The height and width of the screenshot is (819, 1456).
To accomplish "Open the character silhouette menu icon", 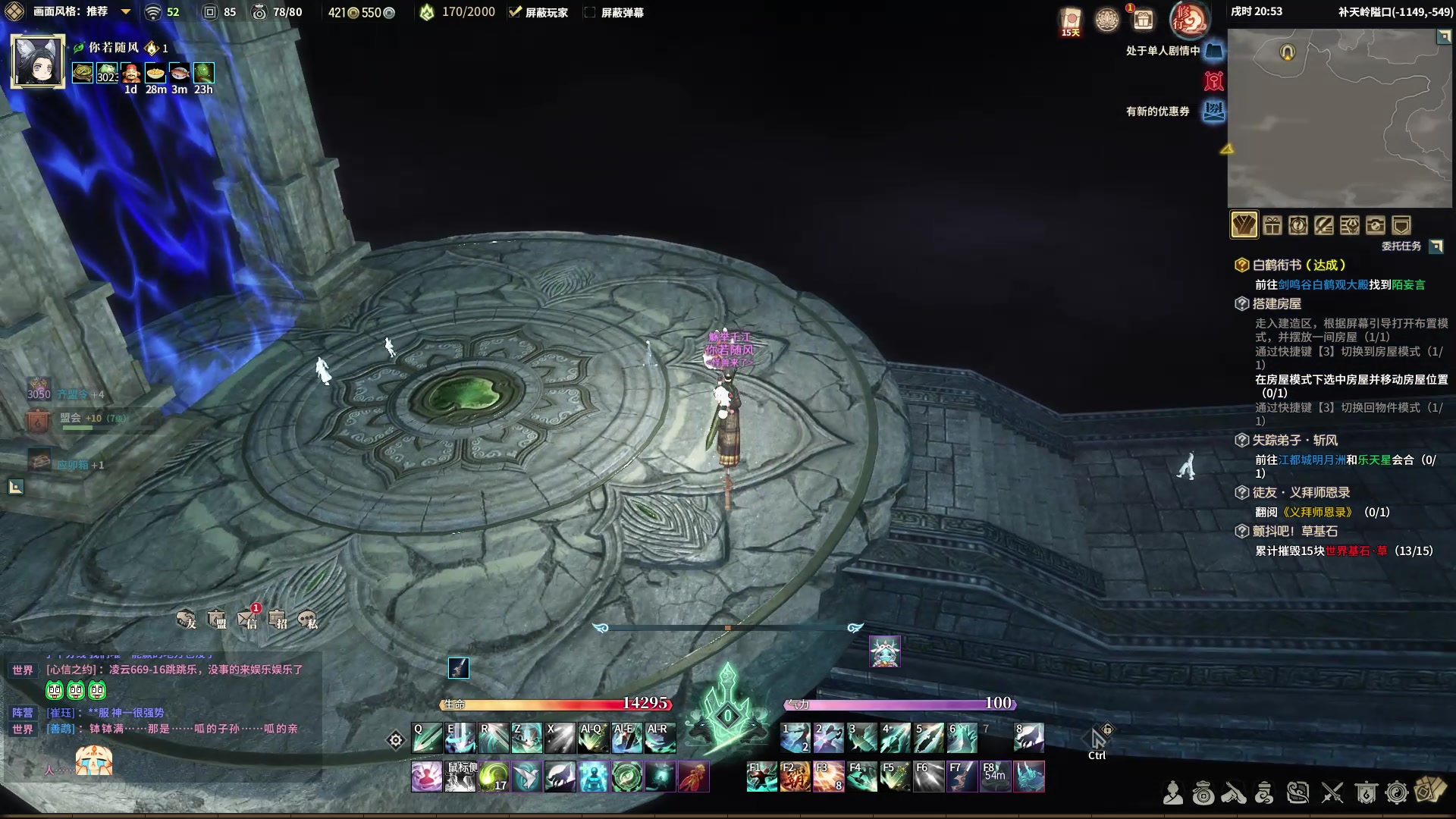I will pyautogui.click(x=1173, y=793).
